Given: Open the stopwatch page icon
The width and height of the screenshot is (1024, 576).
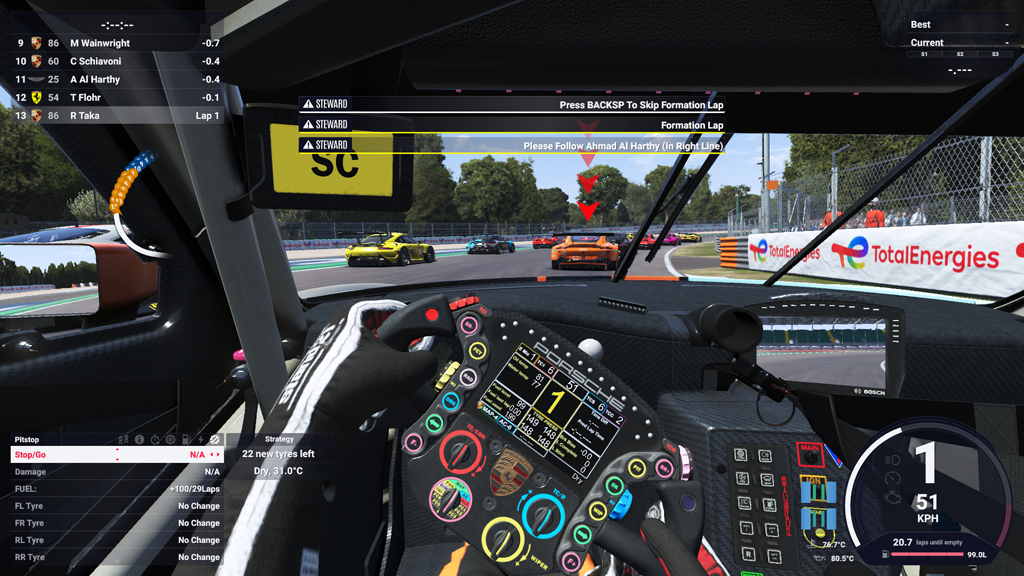Looking at the screenshot, I should (155, 439).
